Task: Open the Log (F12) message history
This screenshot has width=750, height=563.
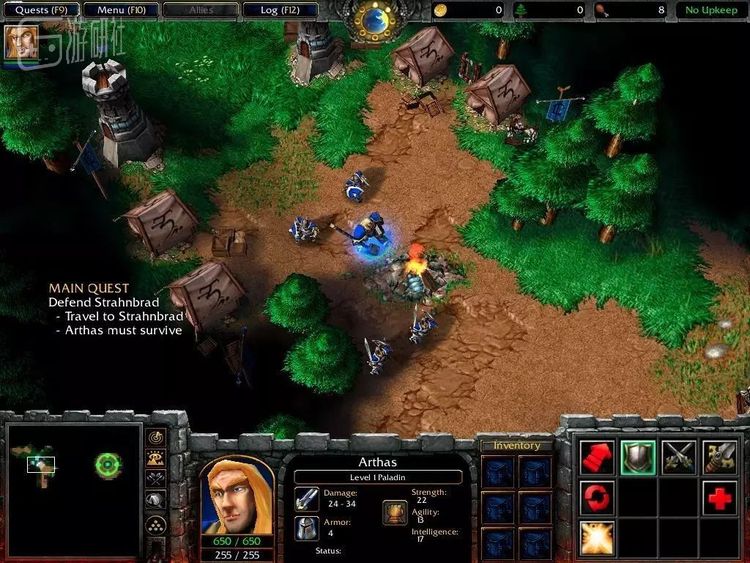Action: tap(281, 10)
